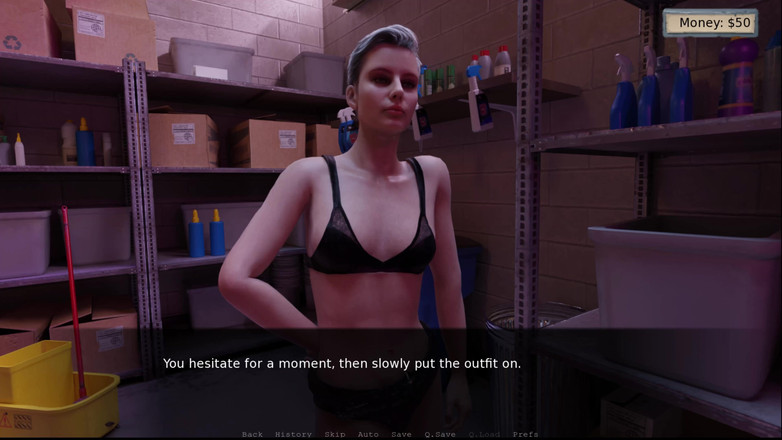
Task: Open the dialogue History log
Action: point(293,434)
